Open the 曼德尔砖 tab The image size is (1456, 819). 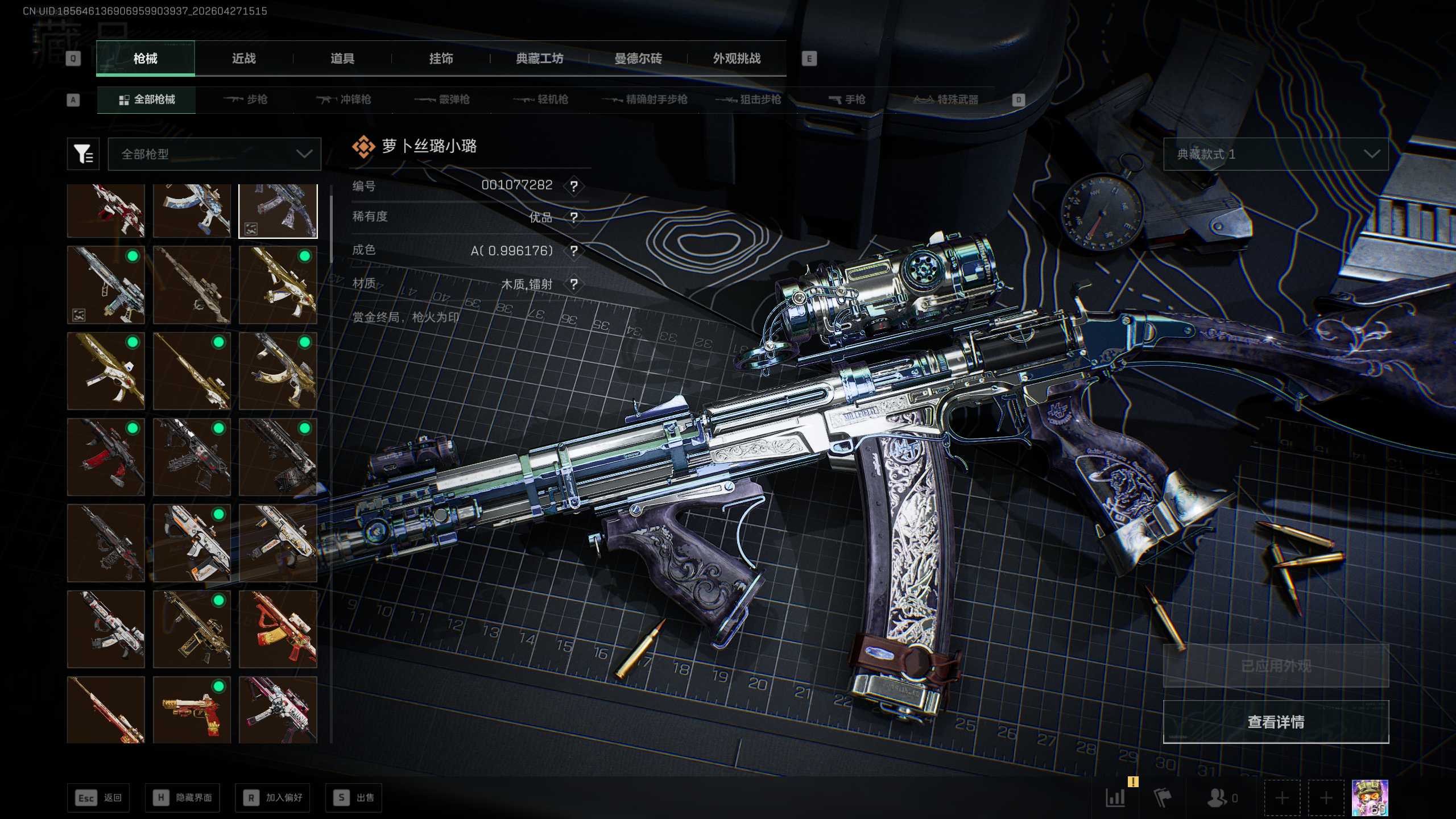click(638, 59)
